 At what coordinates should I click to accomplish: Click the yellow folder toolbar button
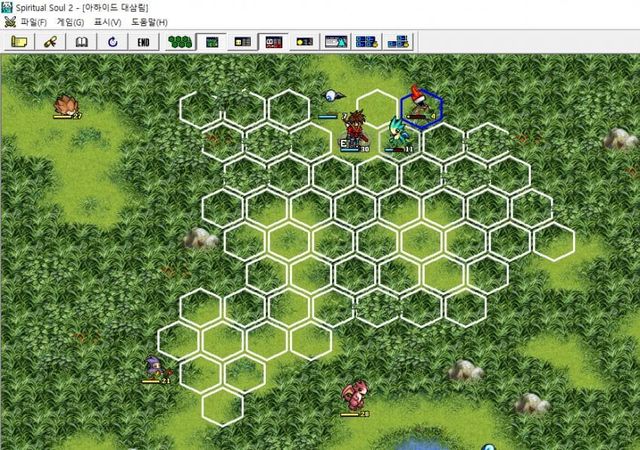click(x=19, y=41)
